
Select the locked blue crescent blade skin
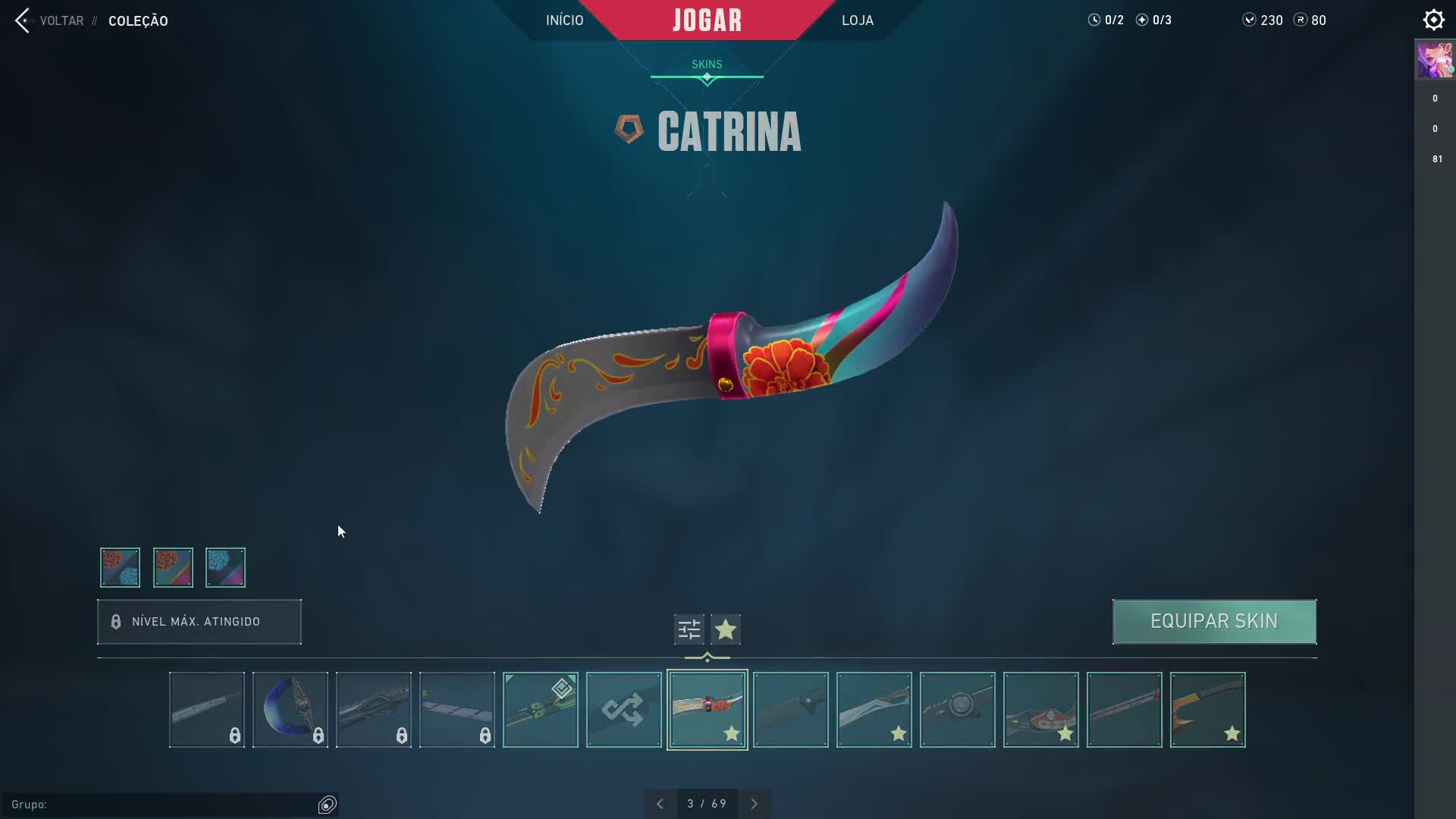click(x=290, y=710)
